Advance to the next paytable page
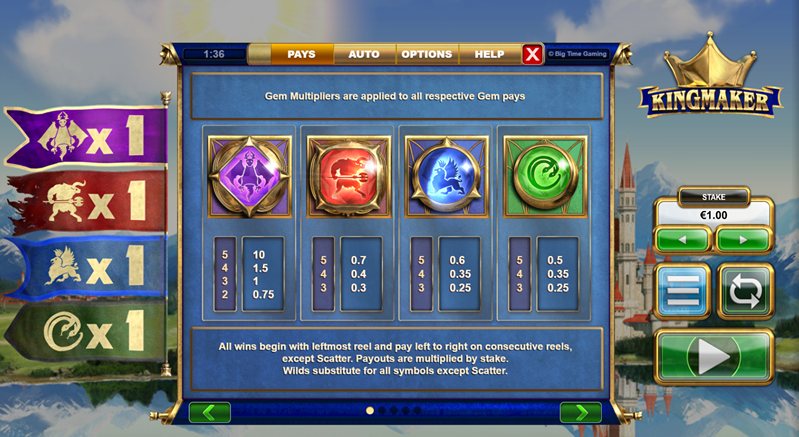 coord(580,412)
